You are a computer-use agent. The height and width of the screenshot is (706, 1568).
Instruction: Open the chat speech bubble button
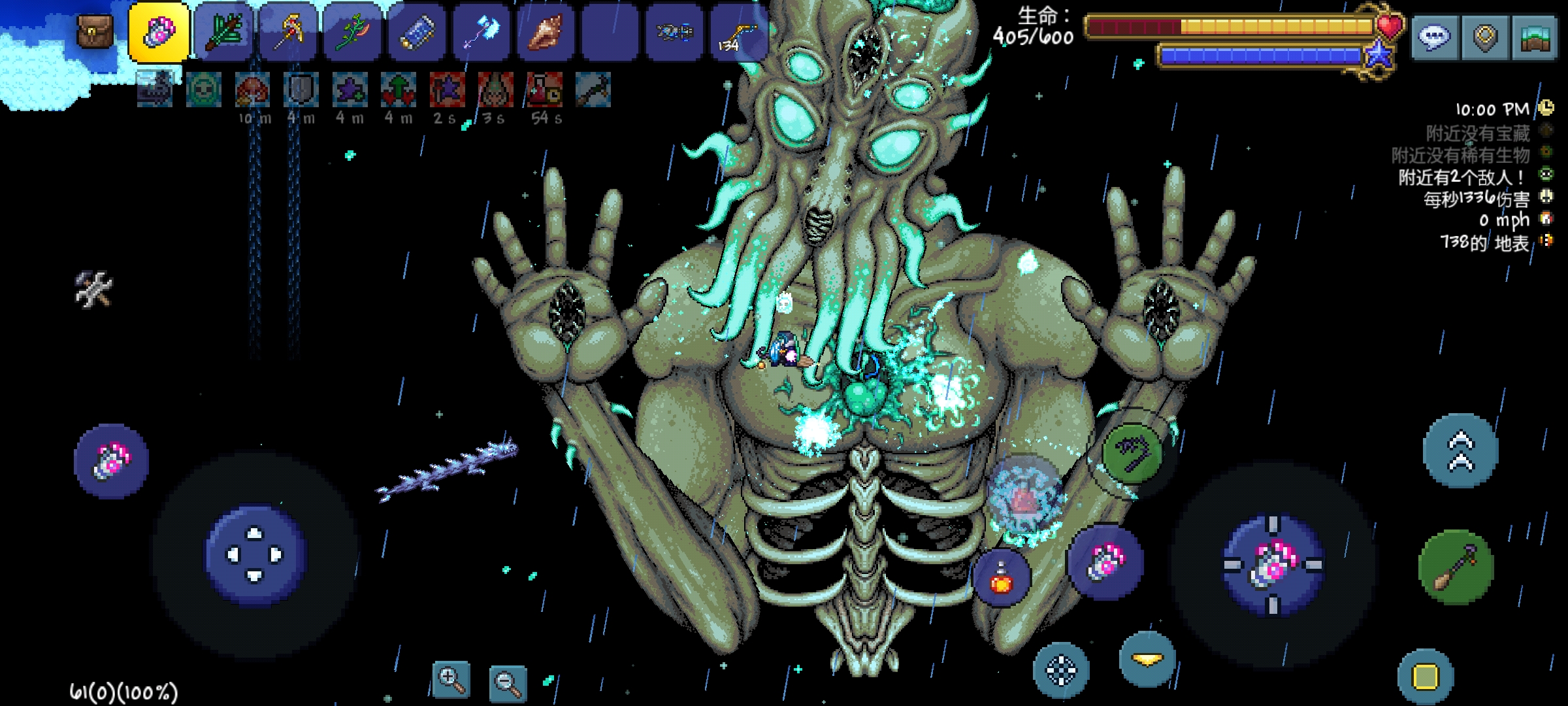tap(1434, 38)
